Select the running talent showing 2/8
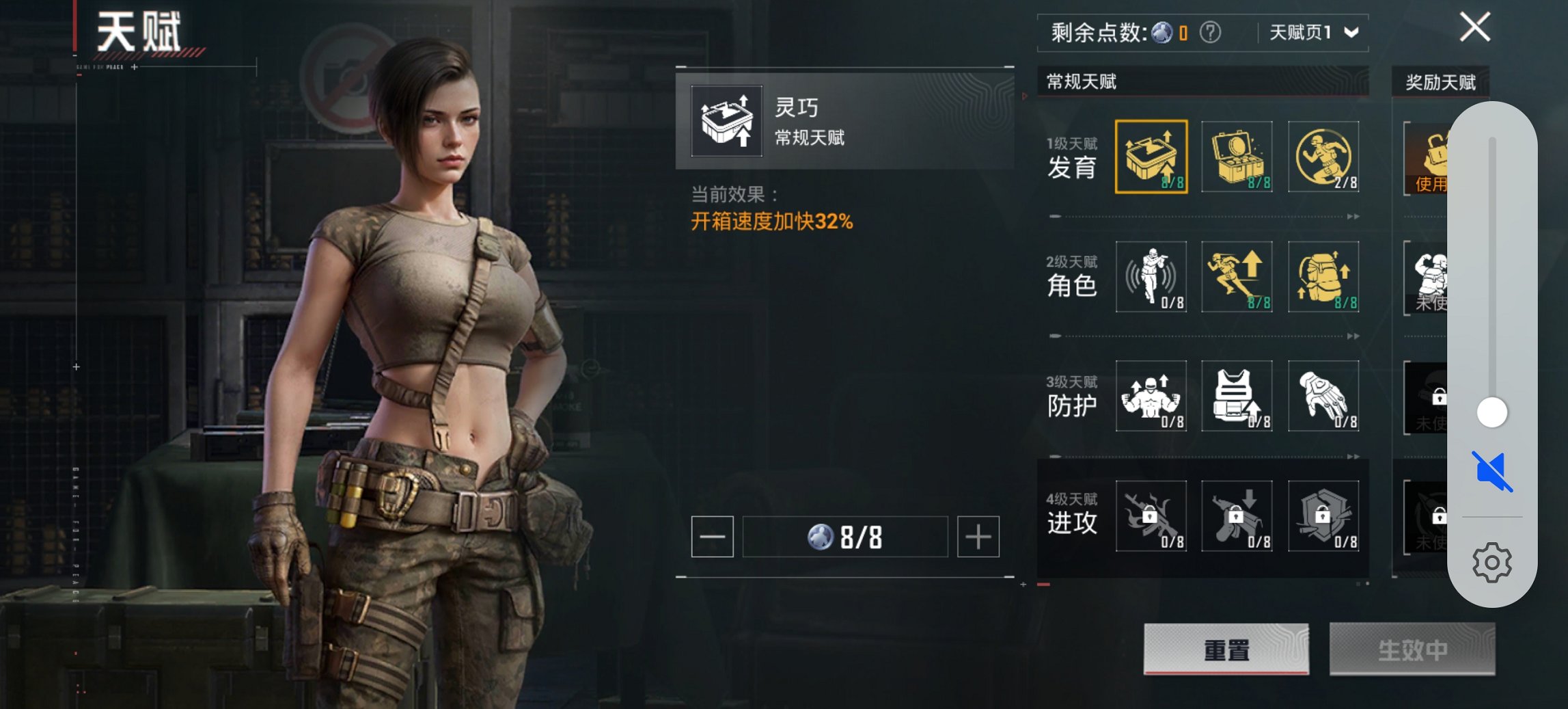Image resolution: width=1568 pixels, height=709 pixels. point(1323,157)
